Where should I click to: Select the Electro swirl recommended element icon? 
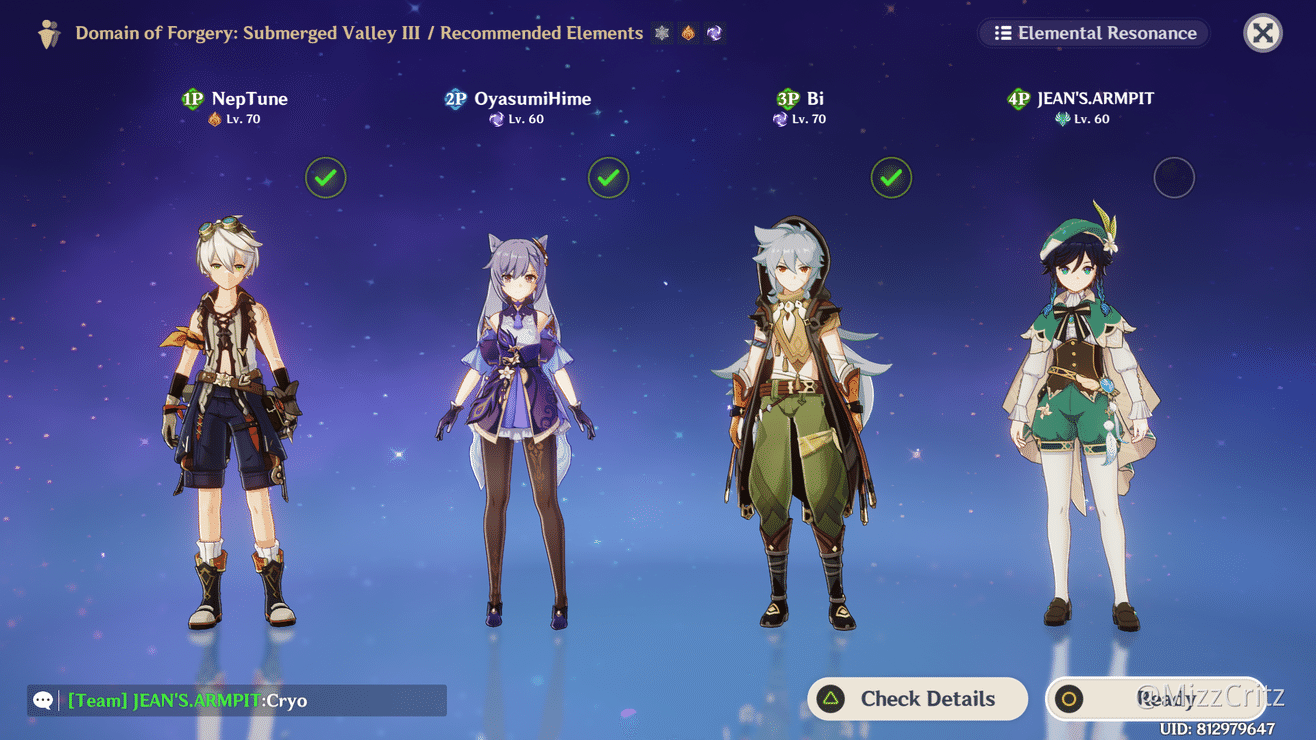click(x=712, y=33)
